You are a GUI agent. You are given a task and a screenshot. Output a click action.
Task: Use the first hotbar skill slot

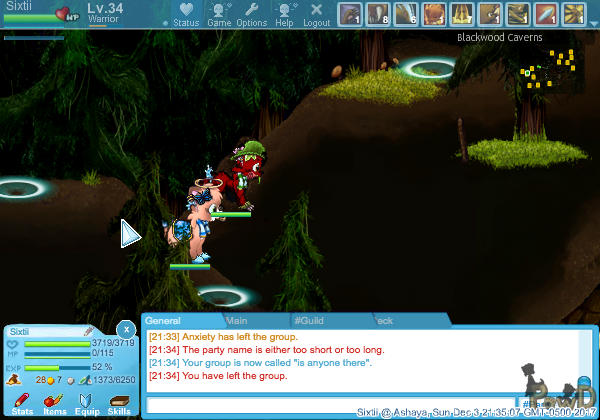point(351,14)
